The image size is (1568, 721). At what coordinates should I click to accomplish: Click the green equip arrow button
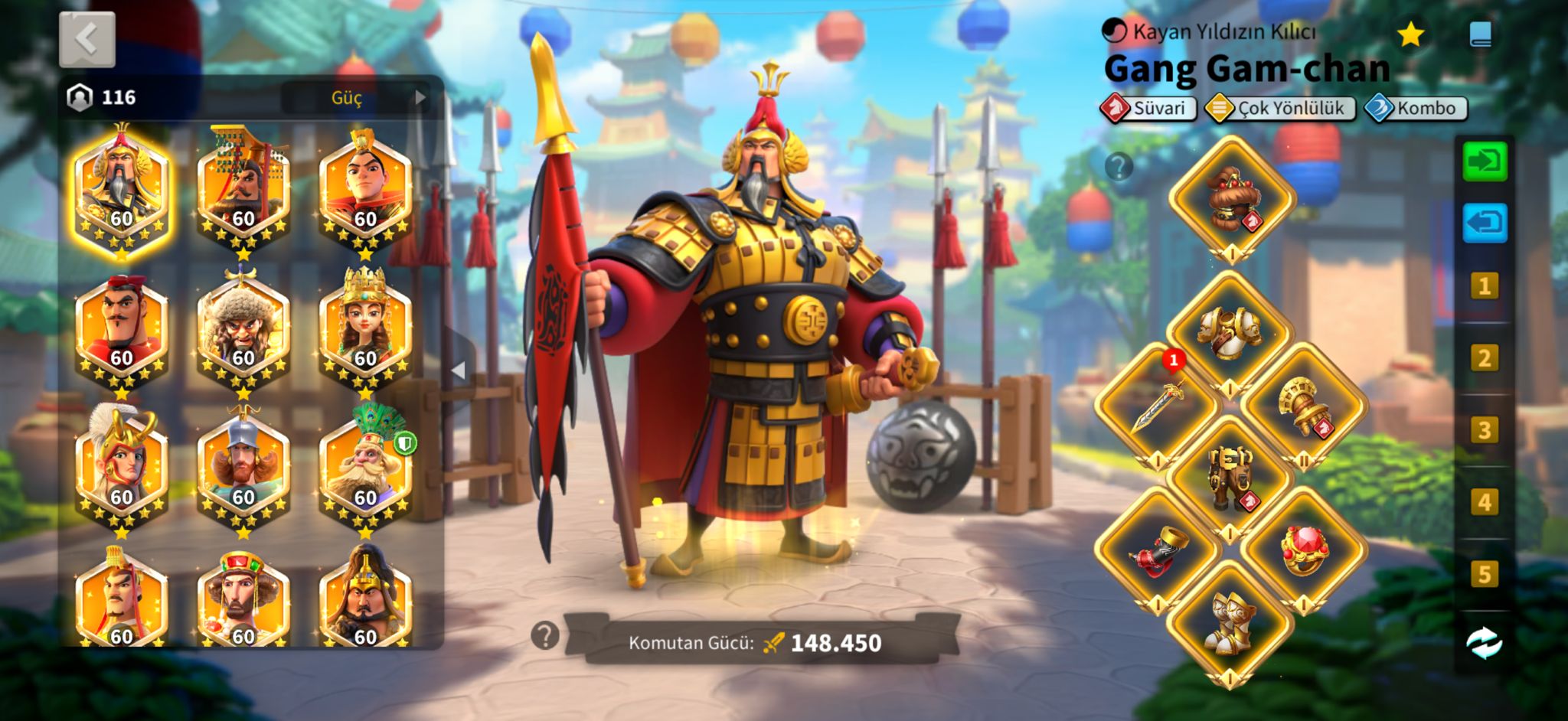click(x=1485, y=161)
